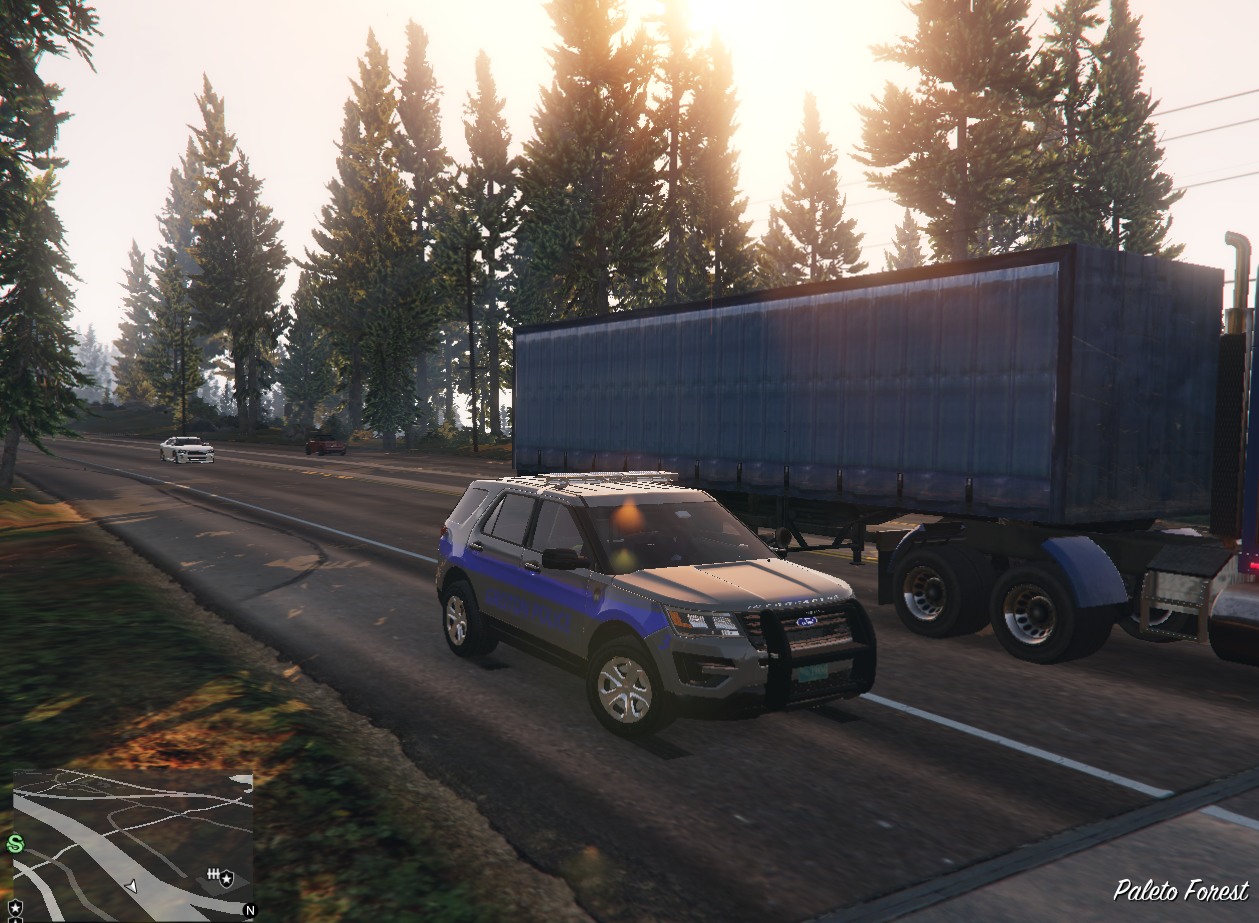Viewport: 1259px width, 923px height.
Task: Select the jail bars blip on minimap
Action: [212, 876]
